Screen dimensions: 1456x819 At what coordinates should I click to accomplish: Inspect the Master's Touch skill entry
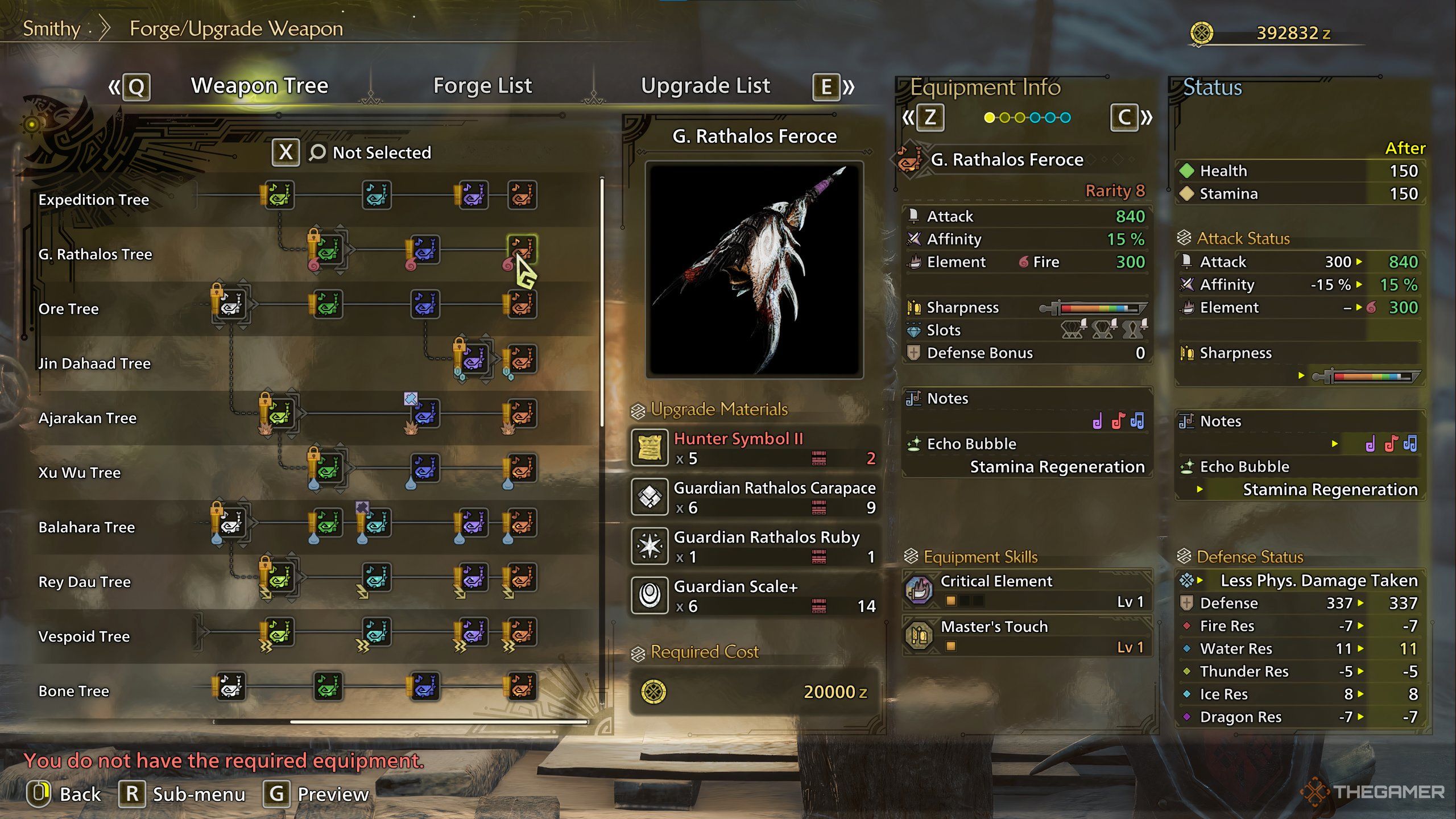point(1027,636)
